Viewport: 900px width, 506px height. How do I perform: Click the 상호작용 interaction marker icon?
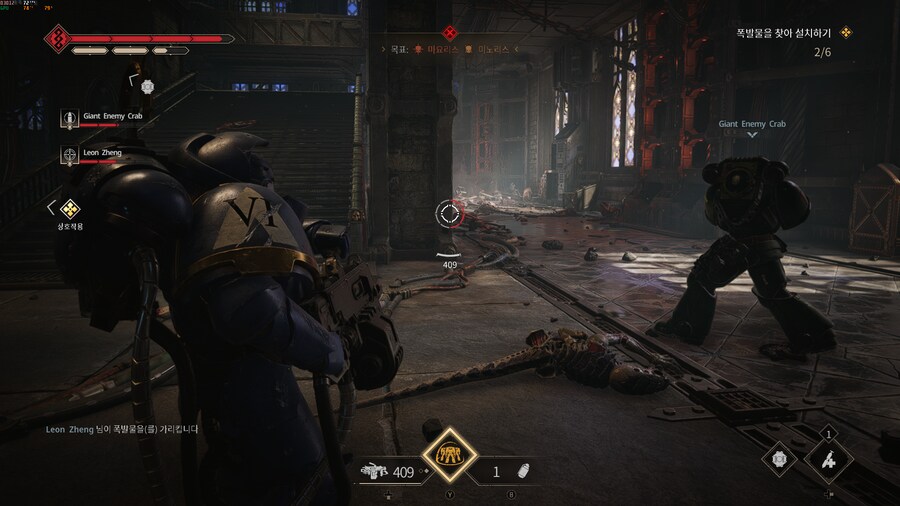coord(69,209)
